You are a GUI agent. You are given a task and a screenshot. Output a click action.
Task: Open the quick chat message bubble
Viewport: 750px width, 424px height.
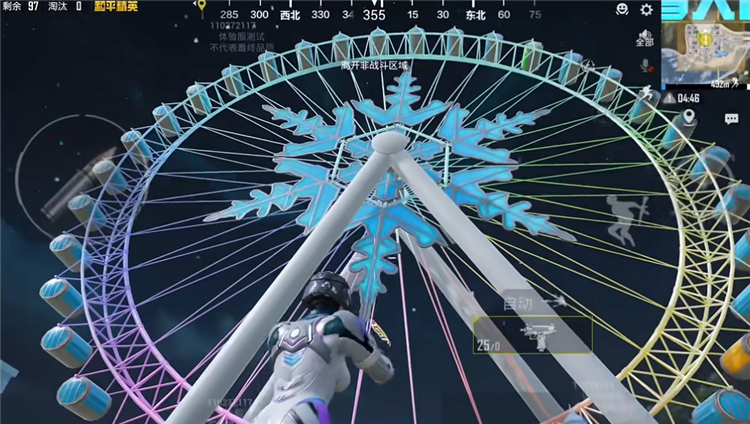[x=730, y=119]
